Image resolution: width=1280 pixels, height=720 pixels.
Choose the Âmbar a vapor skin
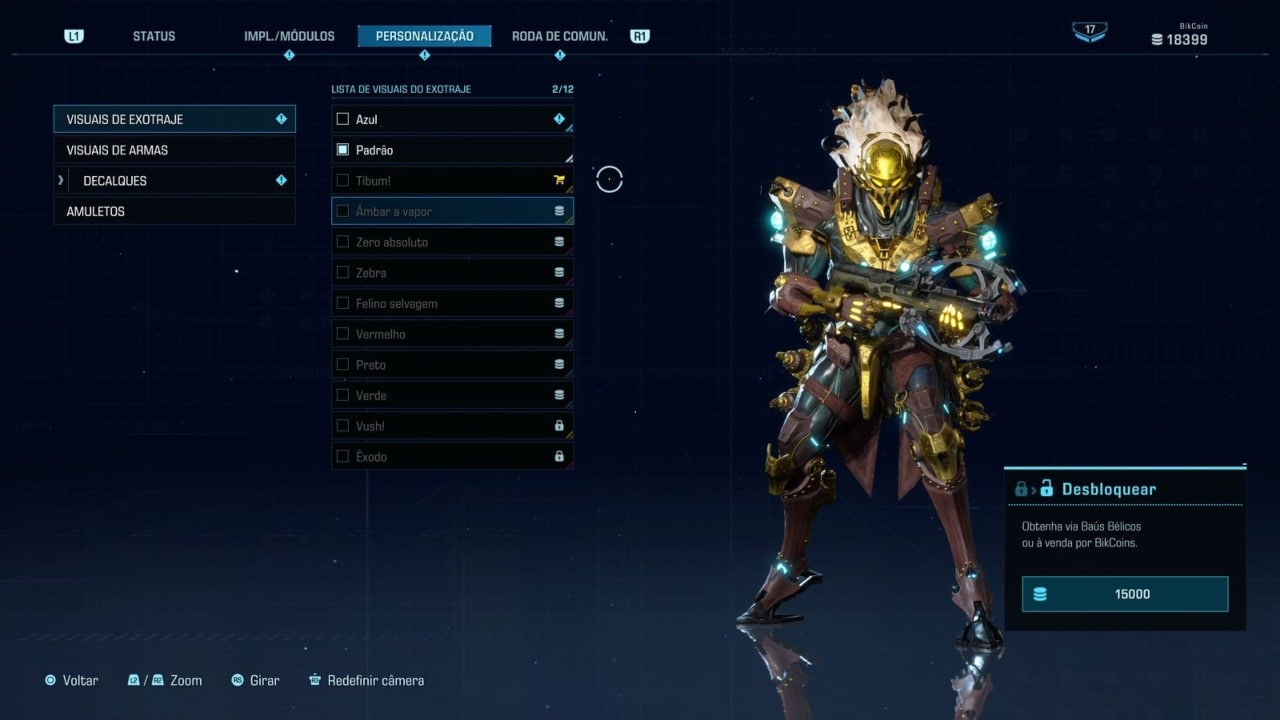coord(452,212)
